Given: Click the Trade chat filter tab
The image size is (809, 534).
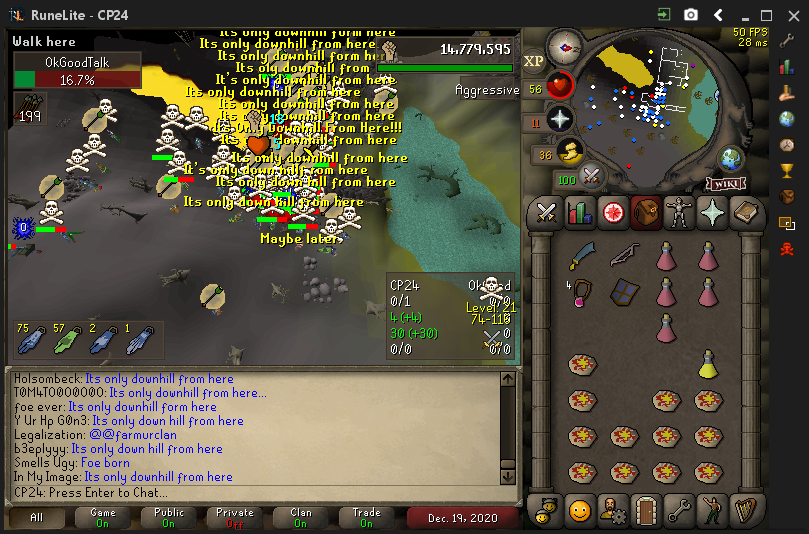Looking at the screenshot, I should pos(367,518).
